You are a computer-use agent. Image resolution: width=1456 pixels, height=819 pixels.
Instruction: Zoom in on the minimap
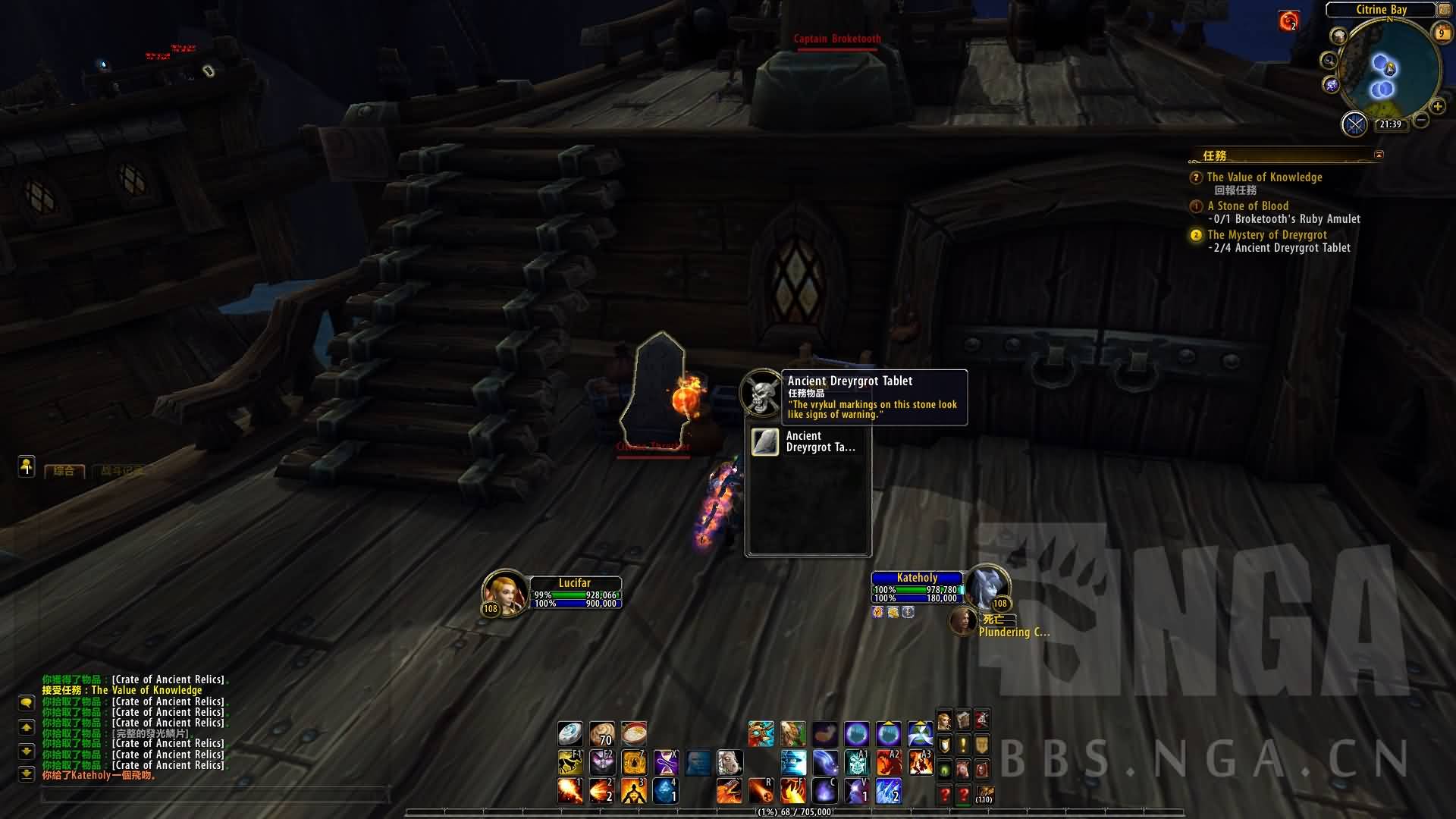pos(1437,107)
